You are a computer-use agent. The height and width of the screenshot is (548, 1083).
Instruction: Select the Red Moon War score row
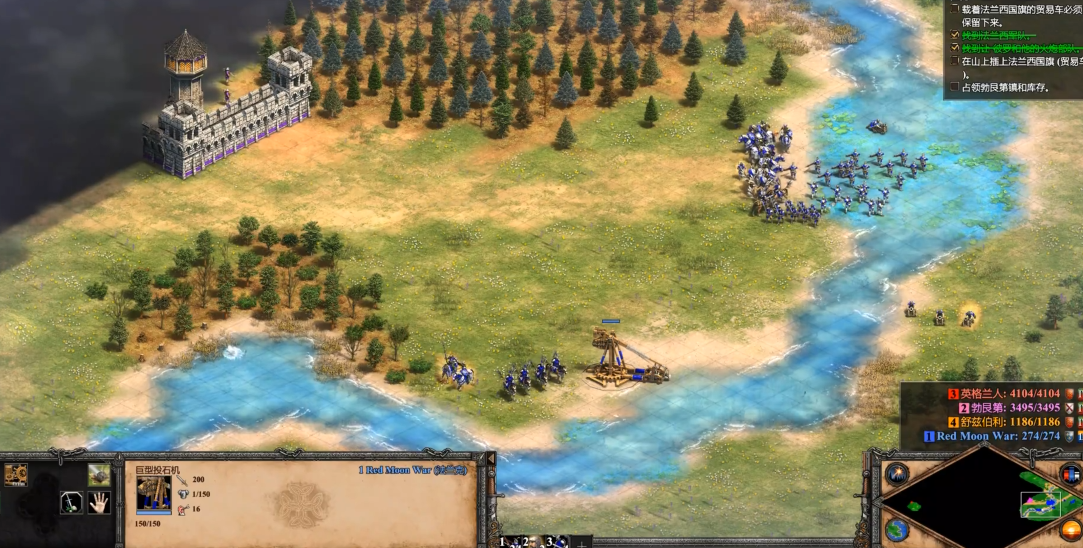pos(1000,436)
